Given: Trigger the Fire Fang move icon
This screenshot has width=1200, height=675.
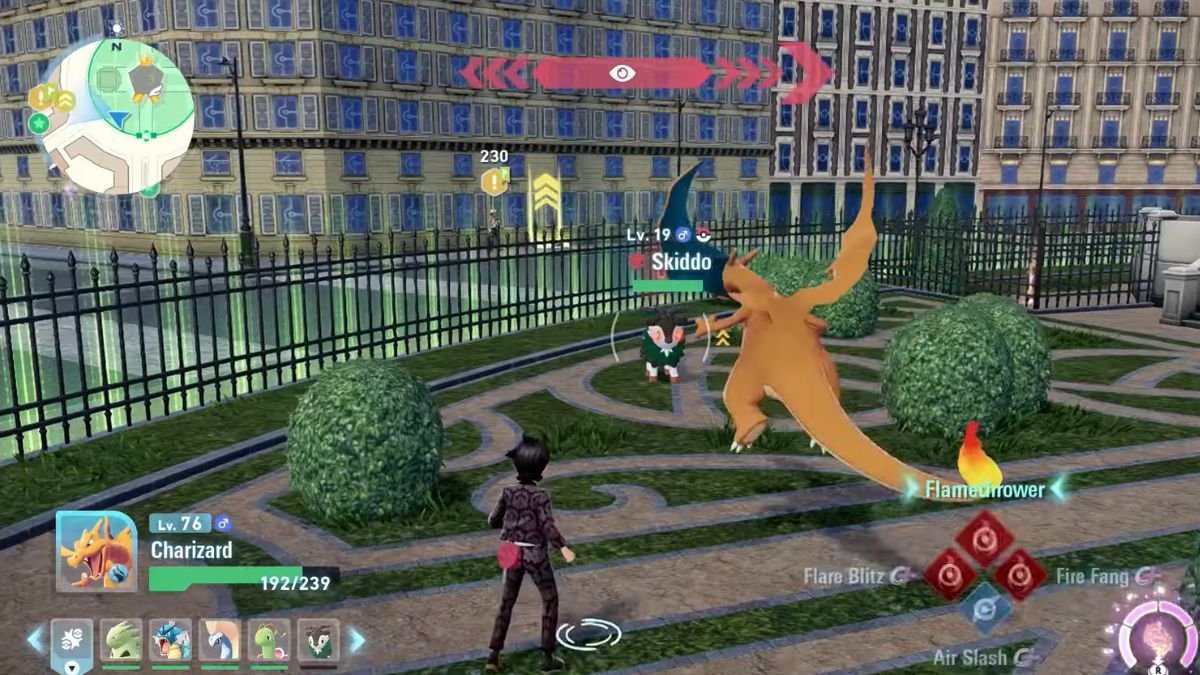Looking at the screenshot, I should pyautogui.click(x=1019, y=575).
